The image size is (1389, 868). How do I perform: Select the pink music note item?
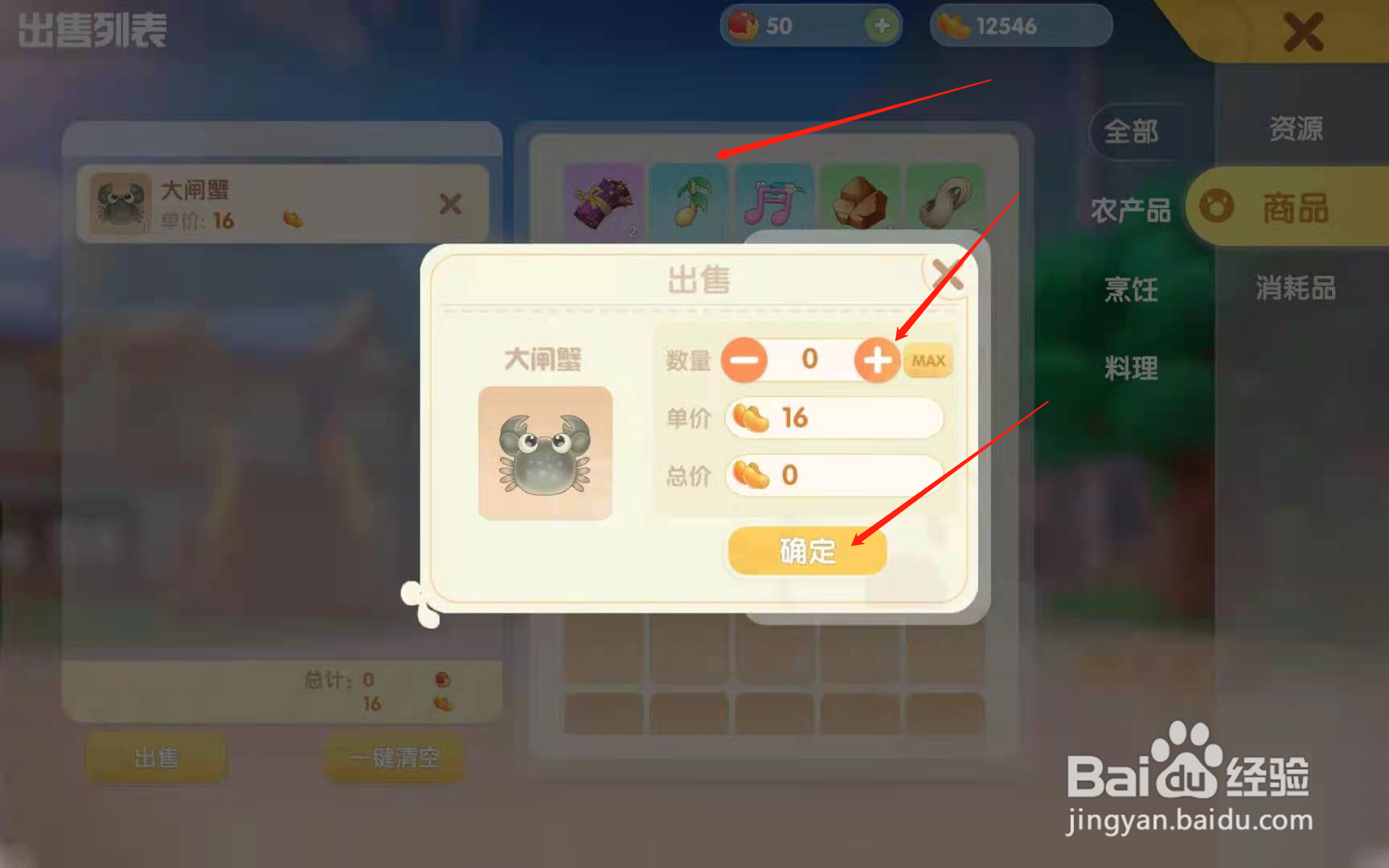point(775,203)
